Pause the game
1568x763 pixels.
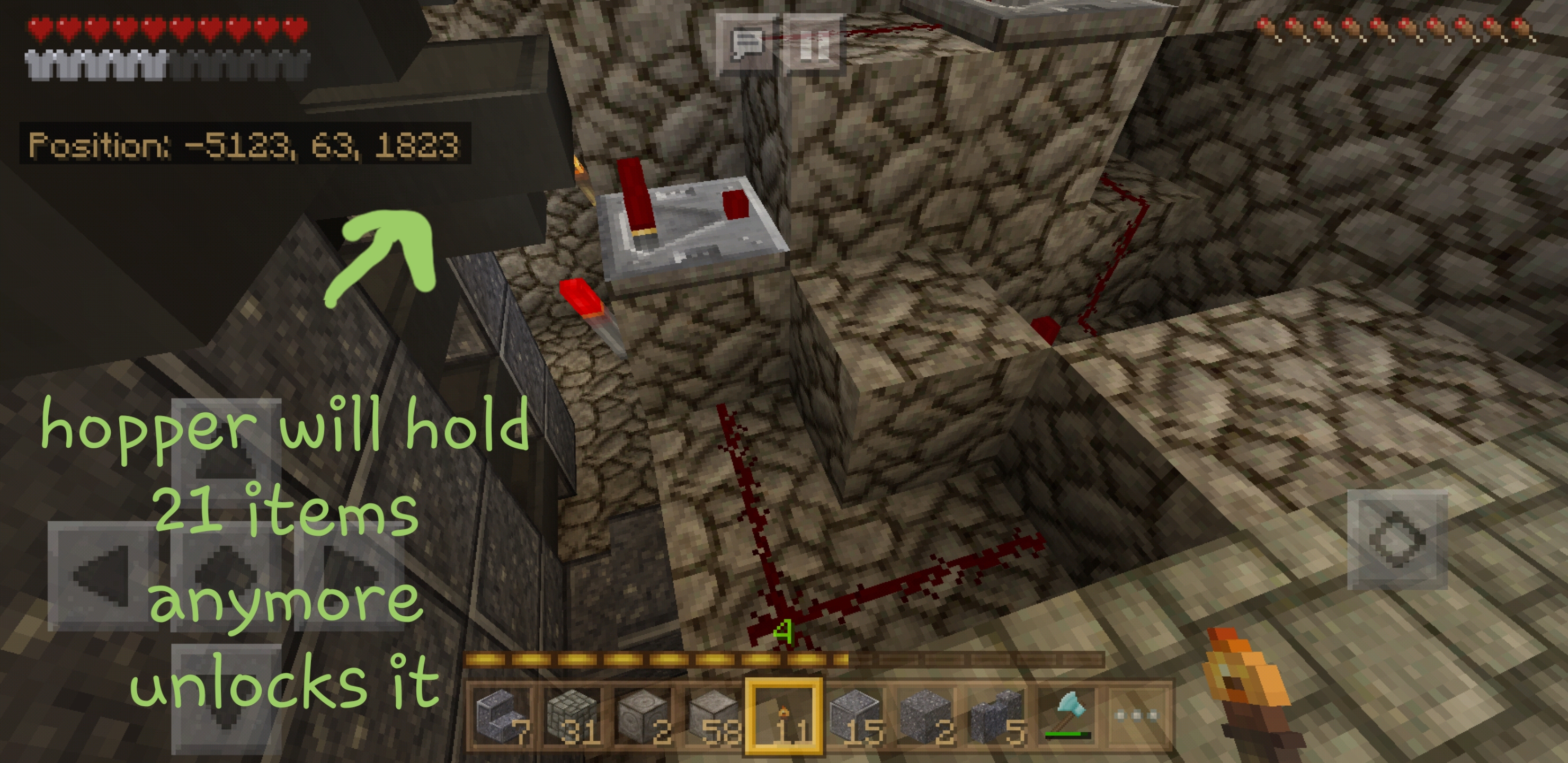pos(813,44)
